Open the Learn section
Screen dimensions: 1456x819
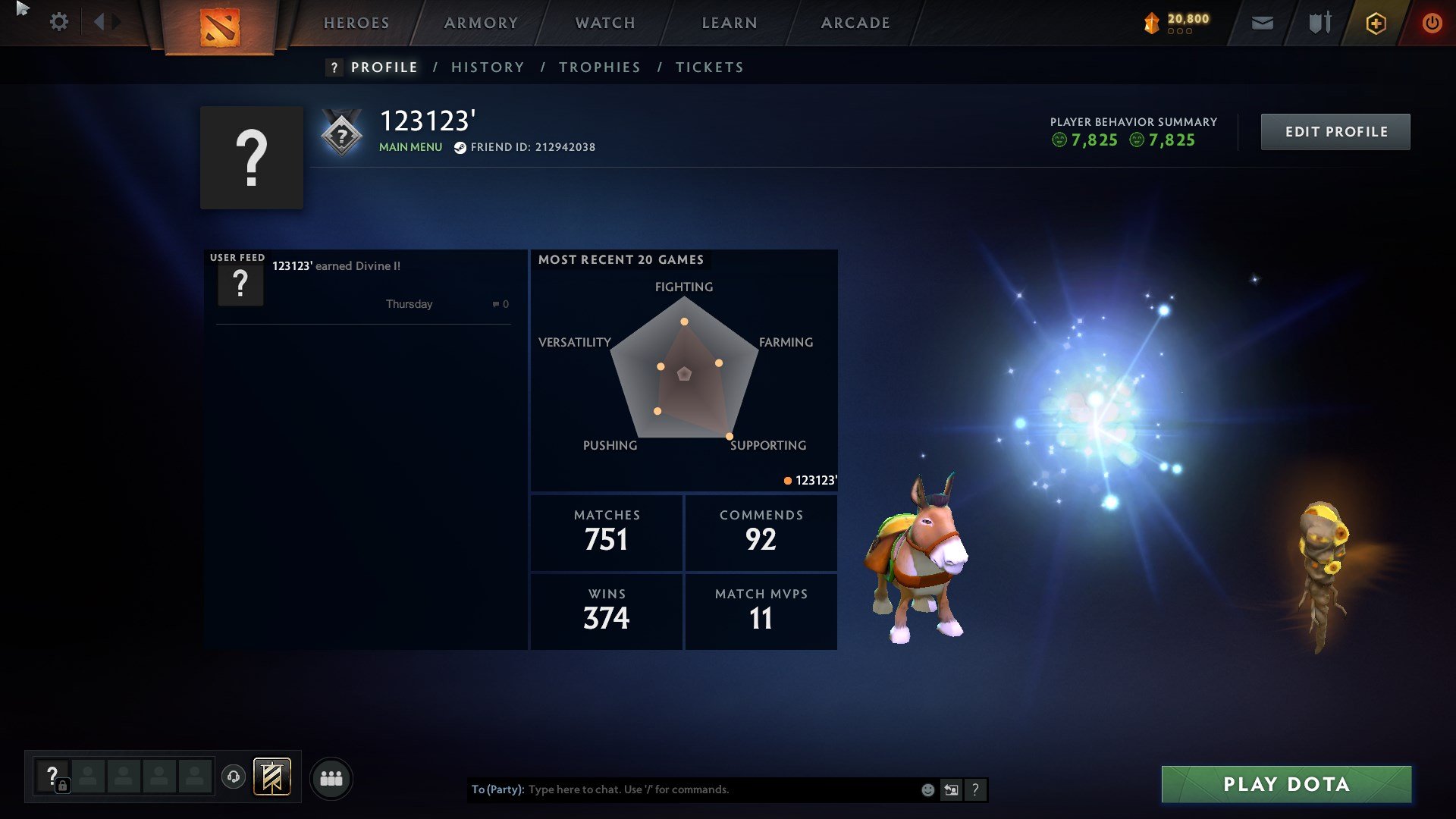click(x=730, y=23)
